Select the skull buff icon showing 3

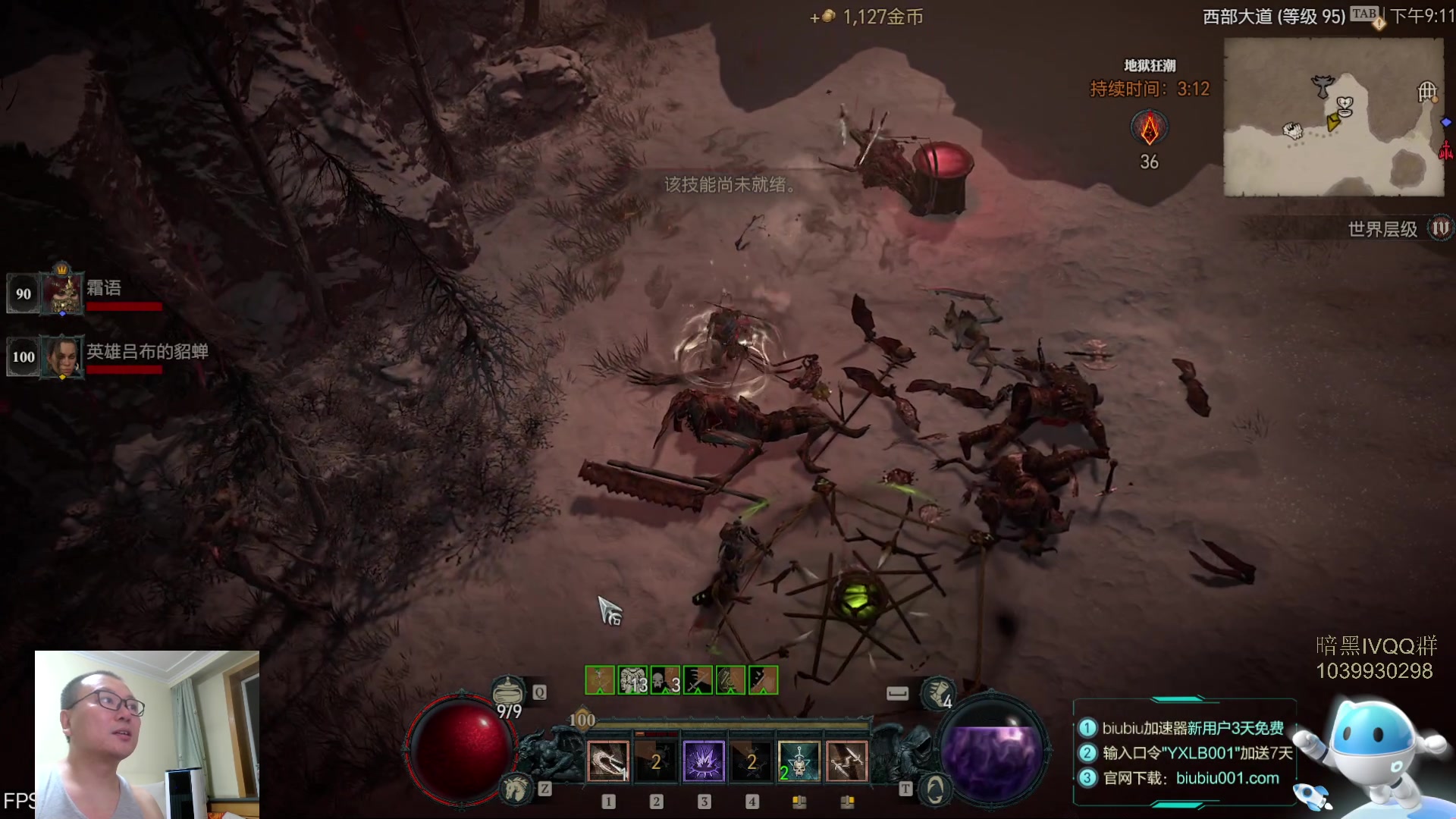pyautogui.click(x=665, y=680)
